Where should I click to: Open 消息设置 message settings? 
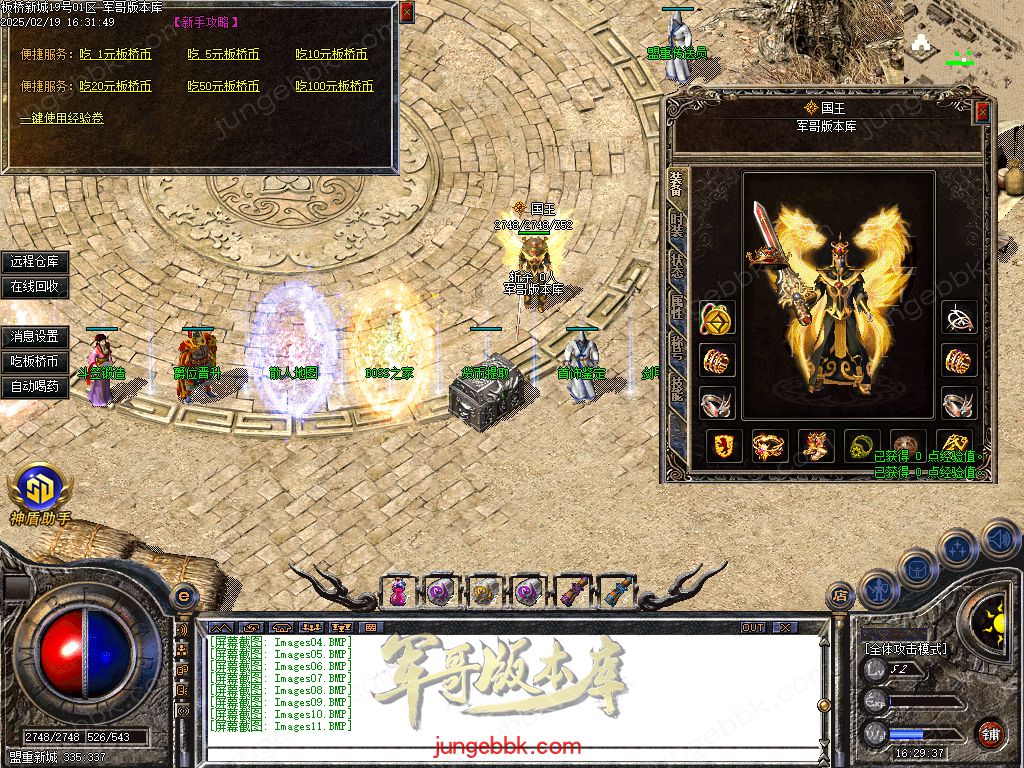click(x=35, y=337)
